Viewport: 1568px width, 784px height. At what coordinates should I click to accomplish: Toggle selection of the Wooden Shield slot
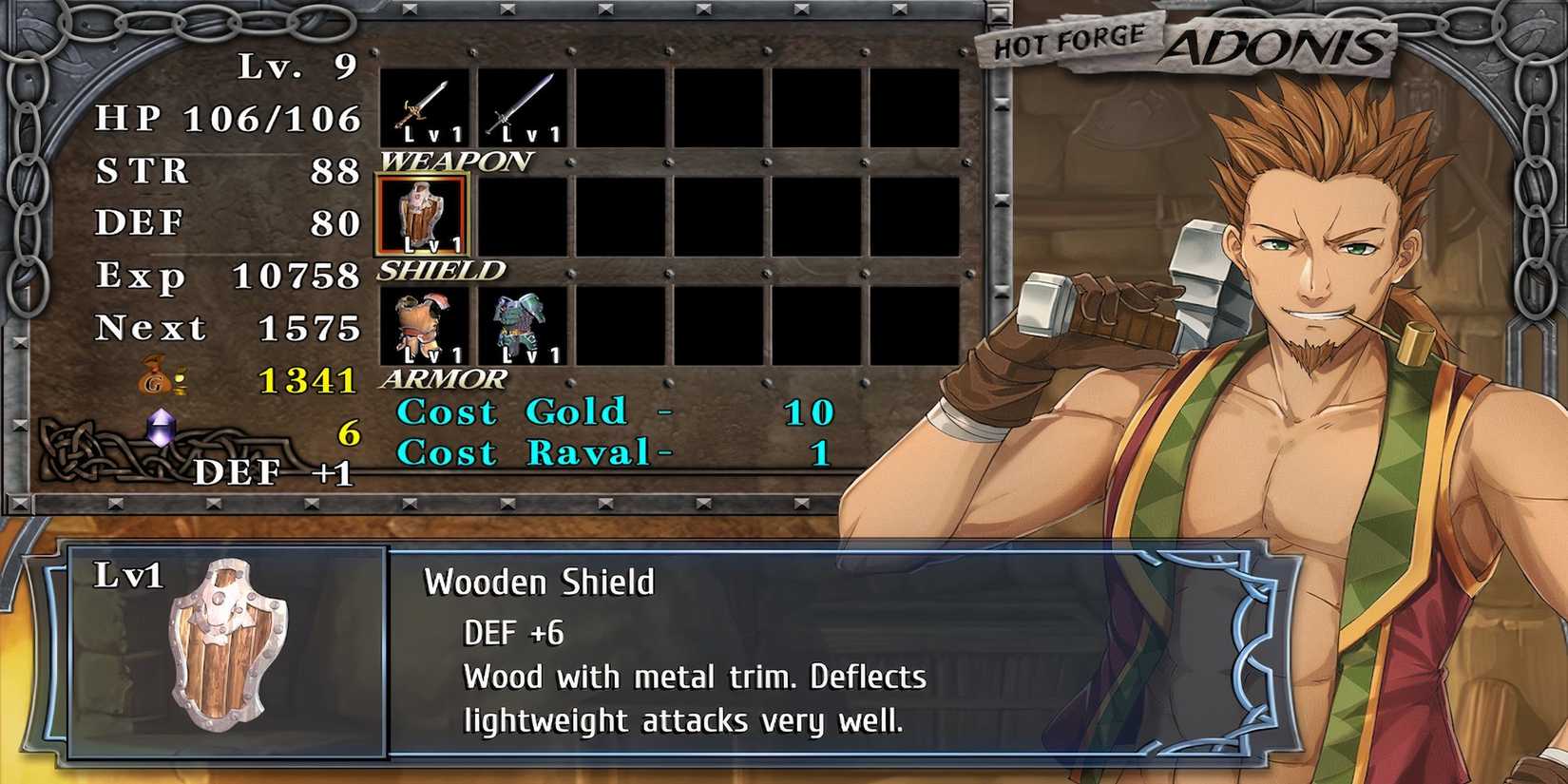coord(423,217)
